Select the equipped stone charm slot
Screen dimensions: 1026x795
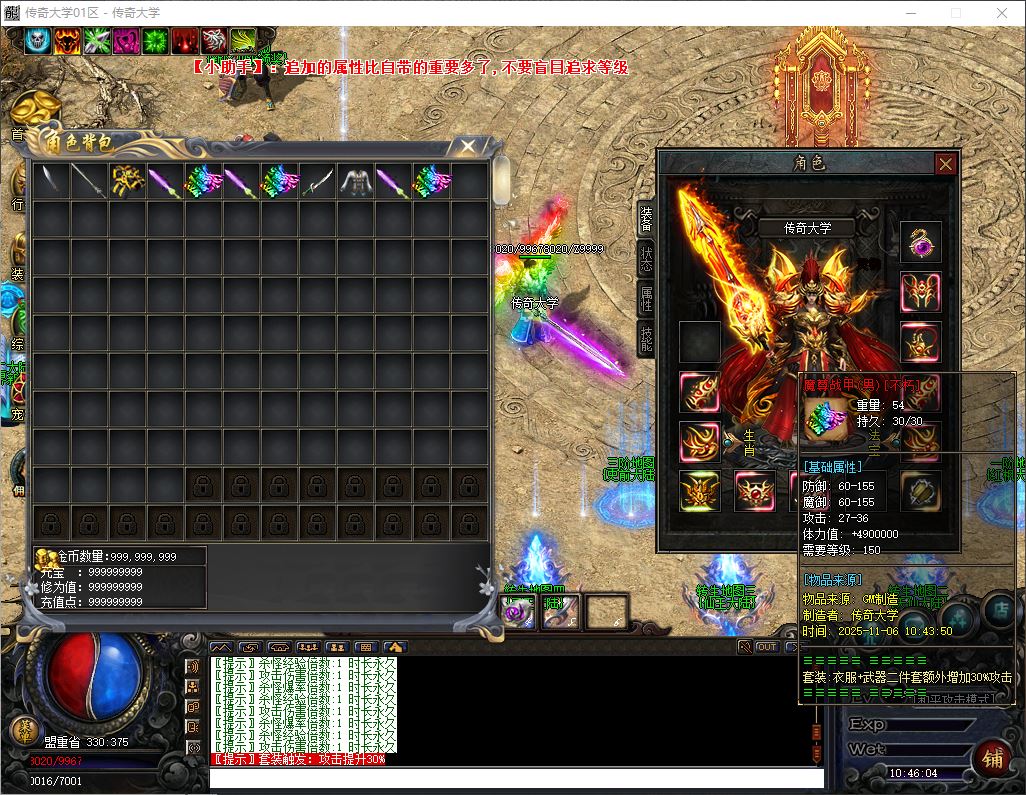tap(920, 491)
